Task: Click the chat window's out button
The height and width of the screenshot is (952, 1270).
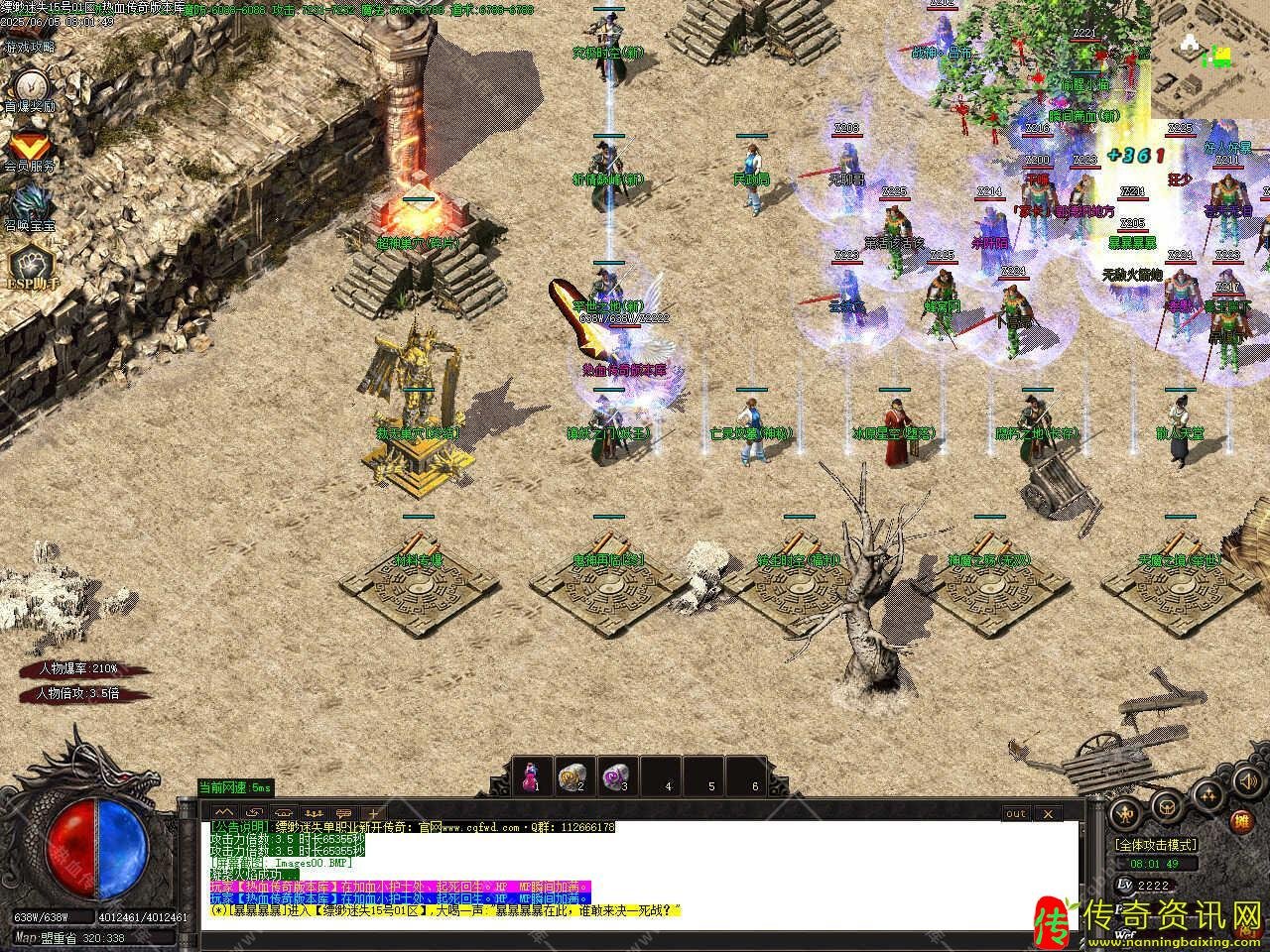Action: (x=1015, y=813)
